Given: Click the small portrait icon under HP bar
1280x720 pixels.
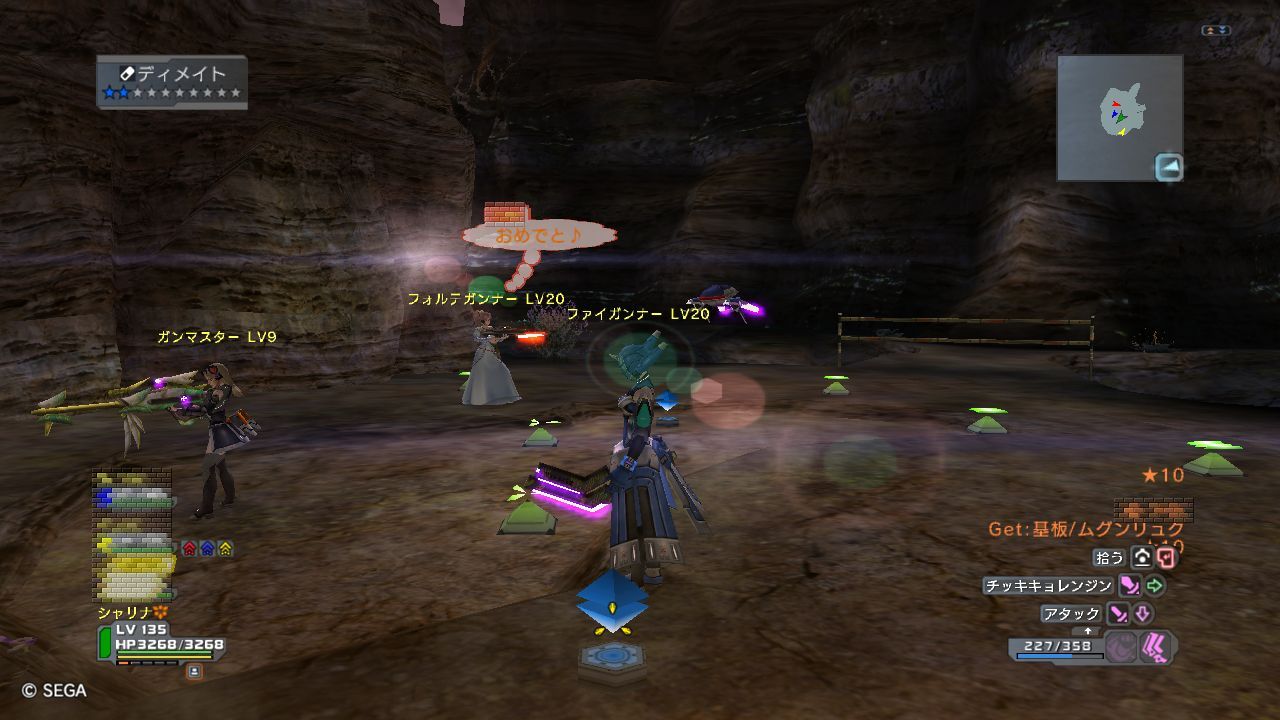Looking at the screenshot, I should point(194,672).
